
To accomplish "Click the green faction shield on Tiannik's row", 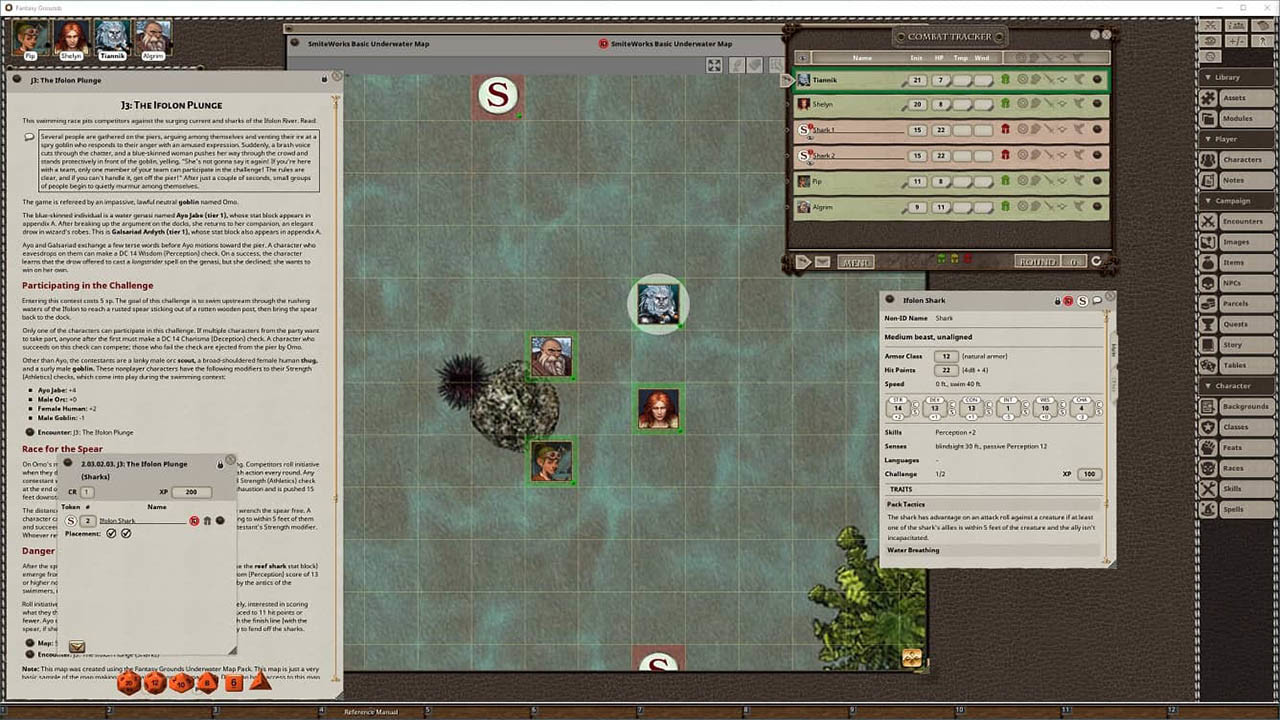I will pos(1007,80).
